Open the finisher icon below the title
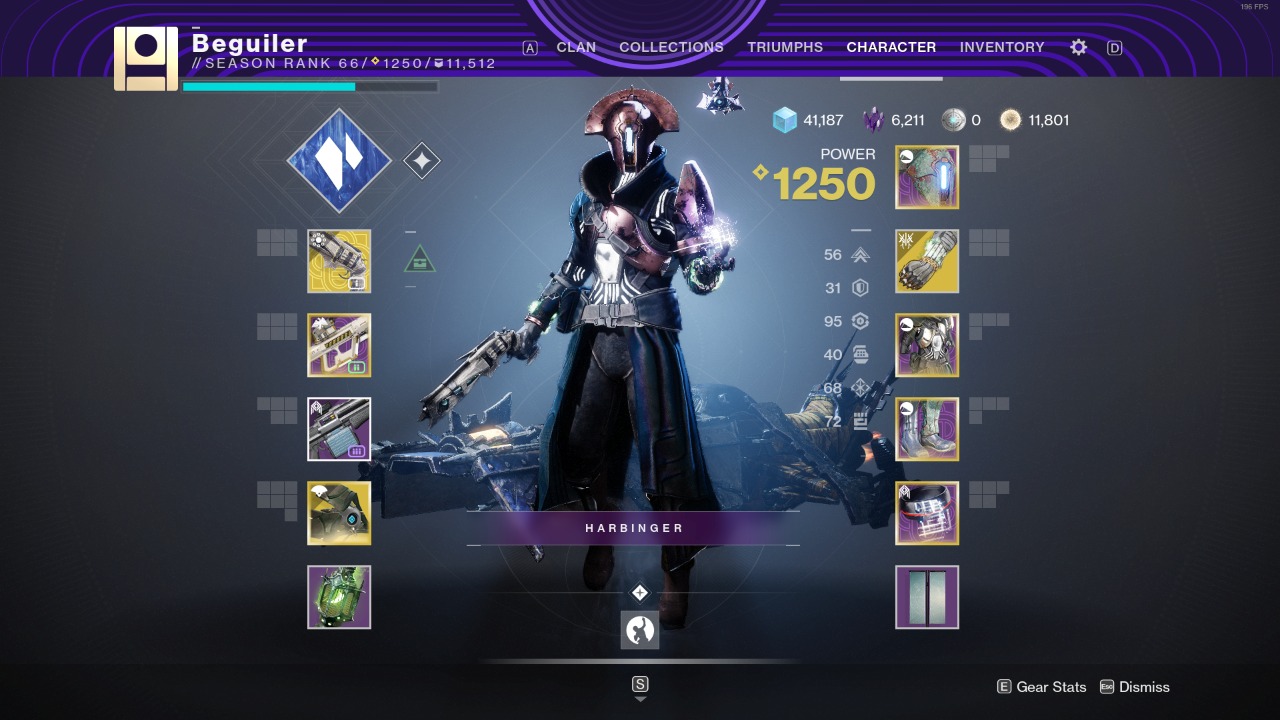Viewport: 1280px width, 720px height. point(640,630)
